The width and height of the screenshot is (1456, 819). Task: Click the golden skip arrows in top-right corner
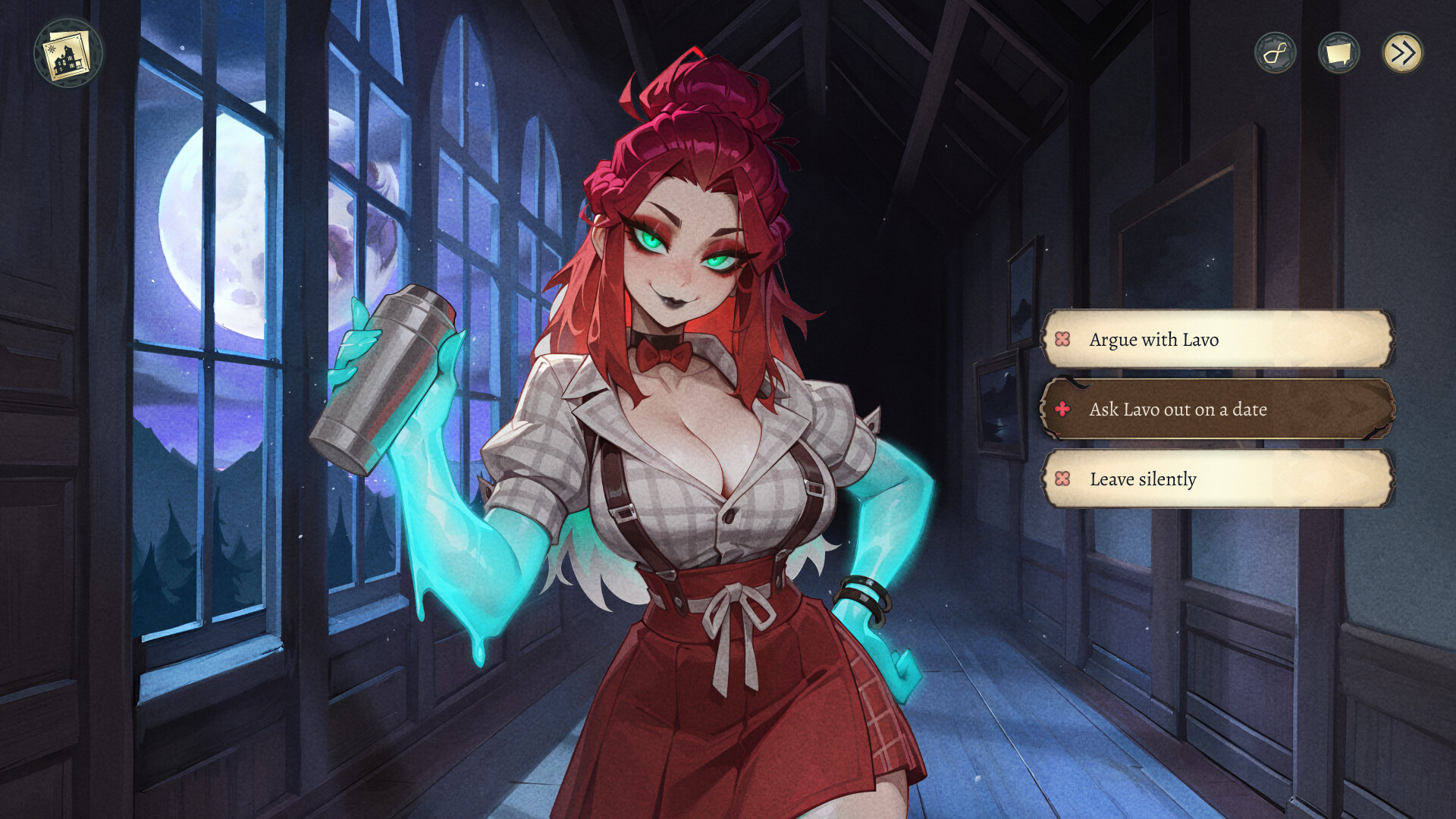click(1403, 52)
